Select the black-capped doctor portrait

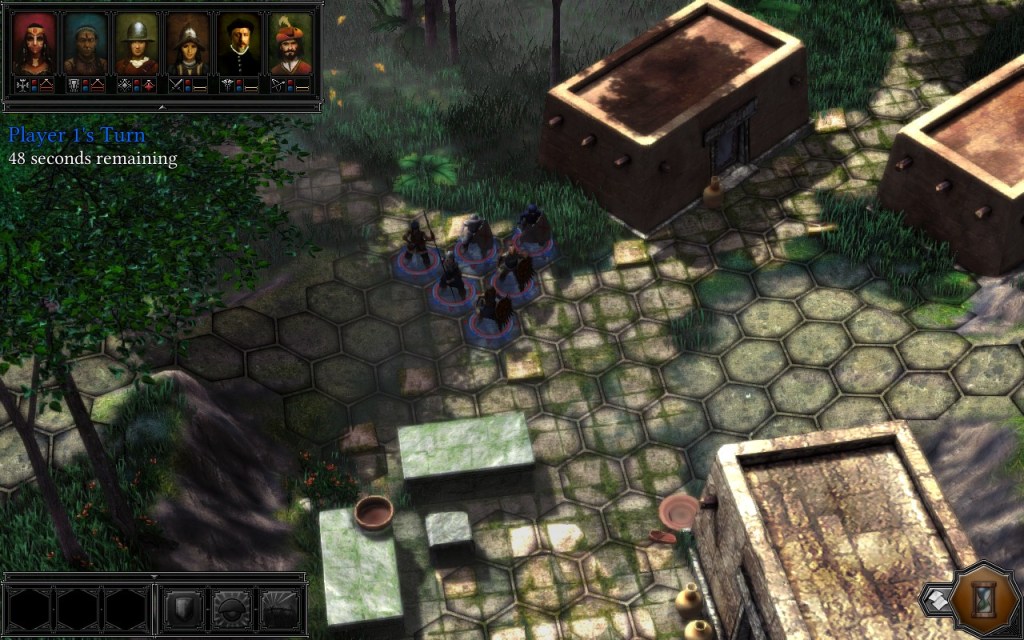[238, 43]
